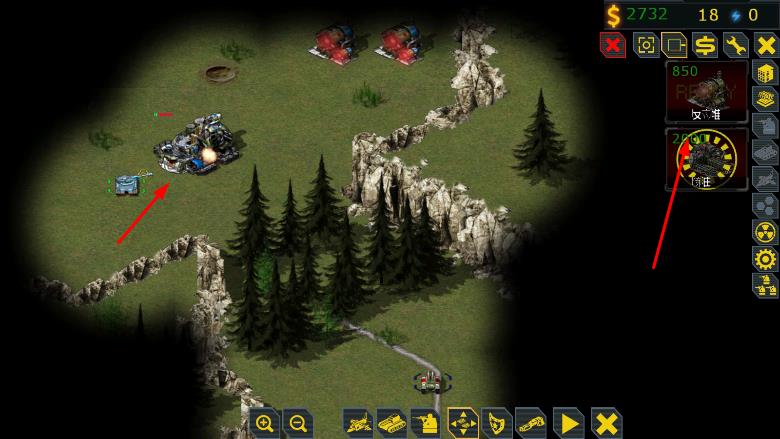Zoom out with the magnifier minus button
Screen dimensions: 780x439
(x=297, y=423)
